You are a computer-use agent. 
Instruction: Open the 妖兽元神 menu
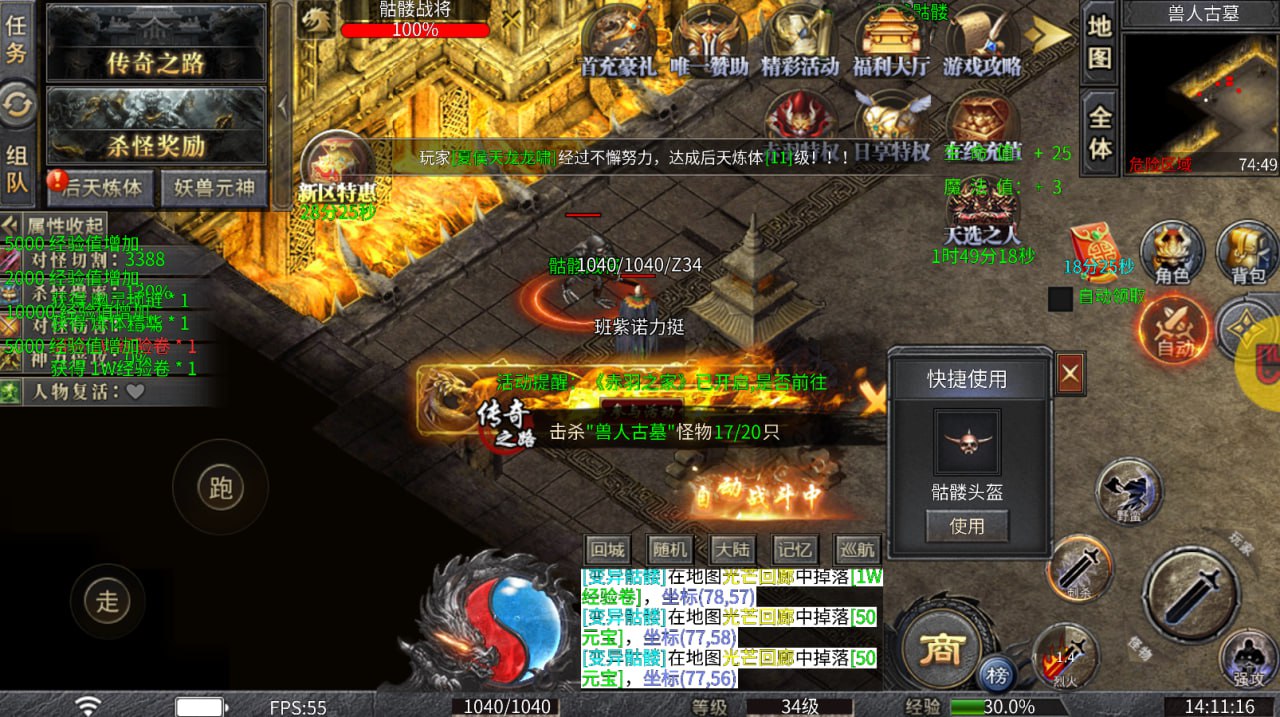pyautogui.click(x=215, y=187)
